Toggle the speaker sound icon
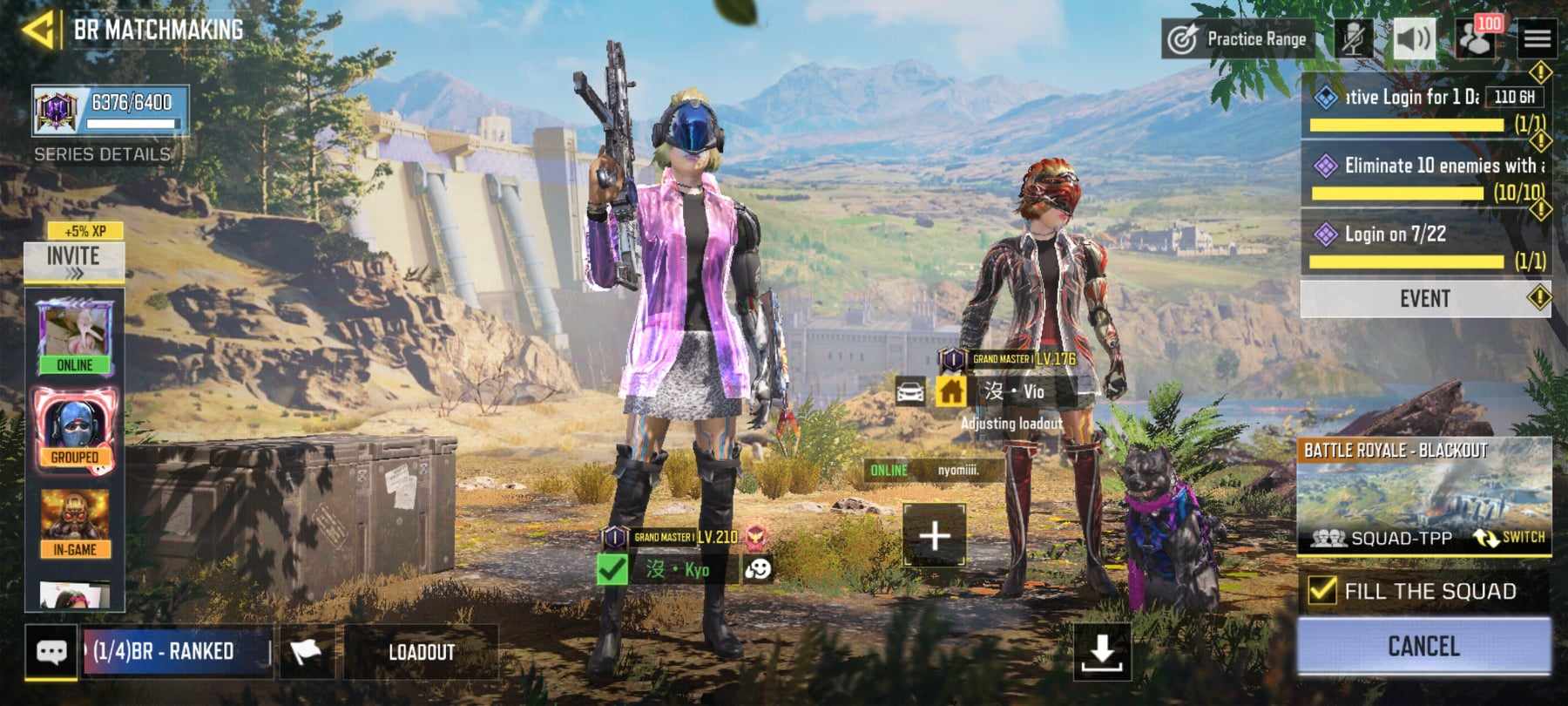Viewport: 1568px width, 706px height. tap(1414, 39)
